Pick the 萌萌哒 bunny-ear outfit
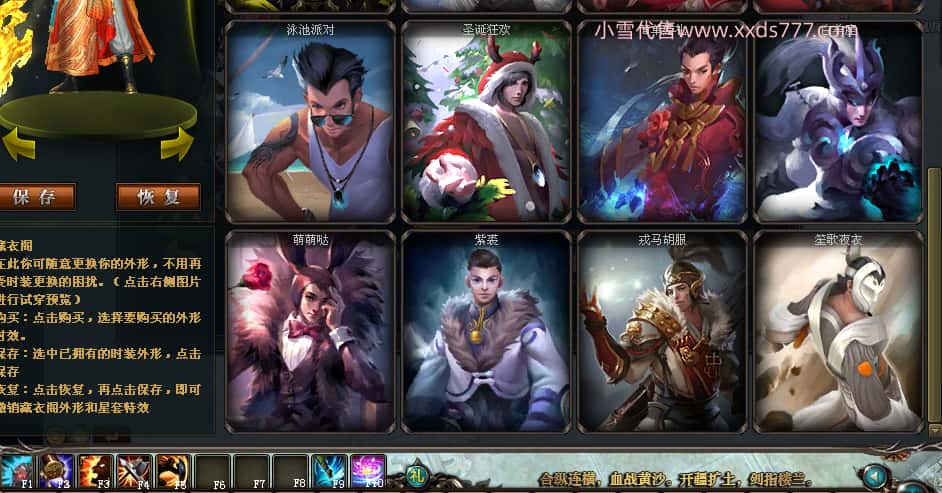Image resolution: width=942 pixels, height=493 pixels. (310, 332)
